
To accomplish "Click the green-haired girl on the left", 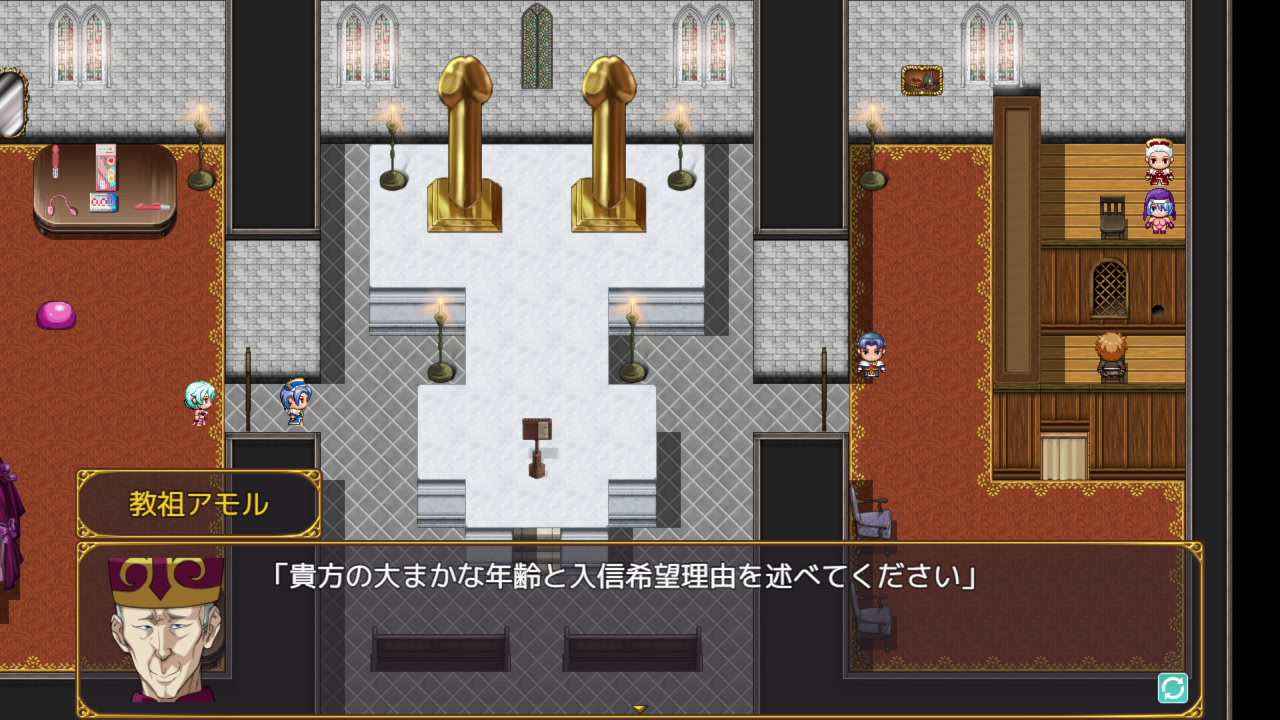I will (x=198, y=404).
